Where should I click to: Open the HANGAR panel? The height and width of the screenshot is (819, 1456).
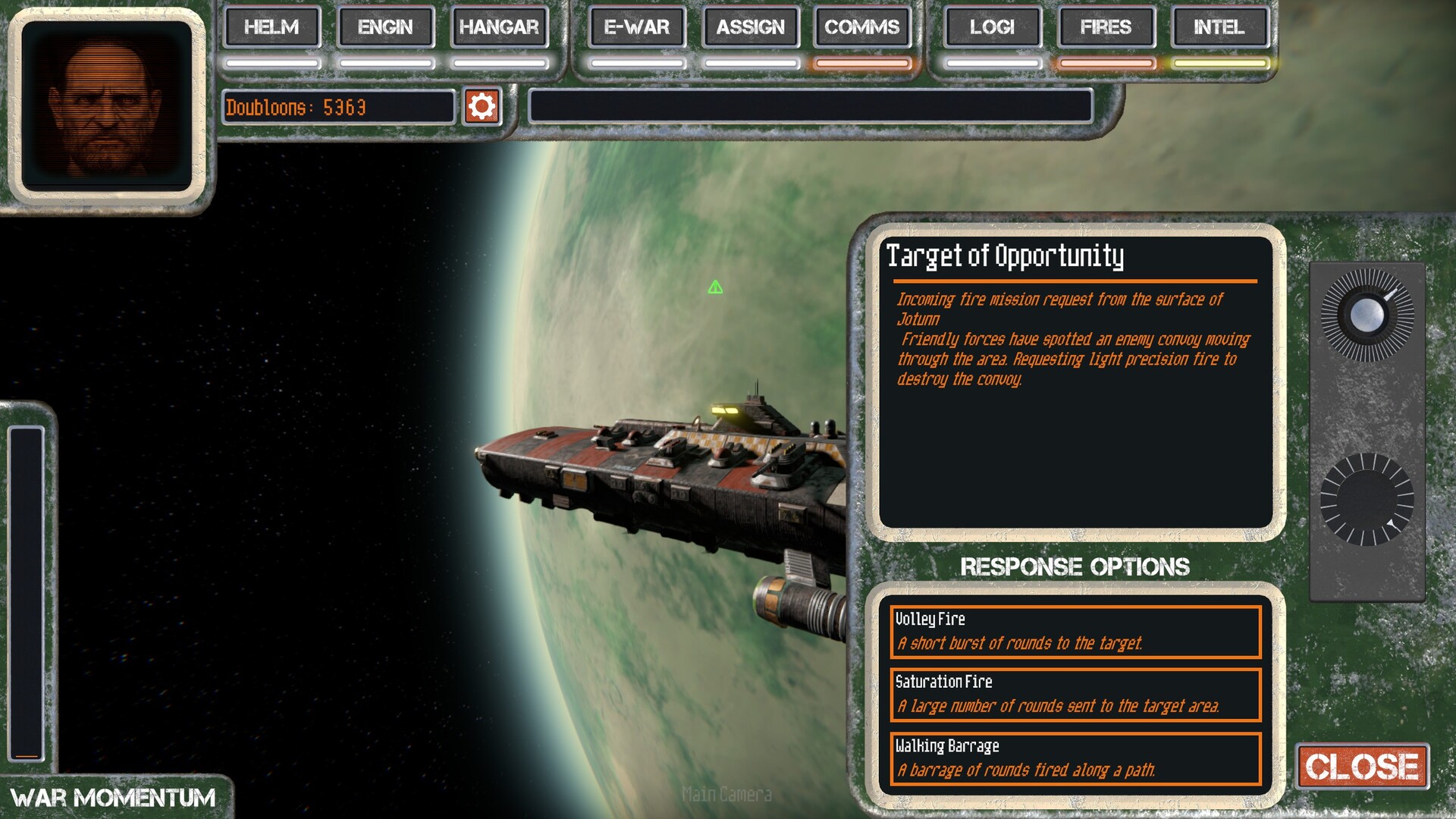click(499, 27)
